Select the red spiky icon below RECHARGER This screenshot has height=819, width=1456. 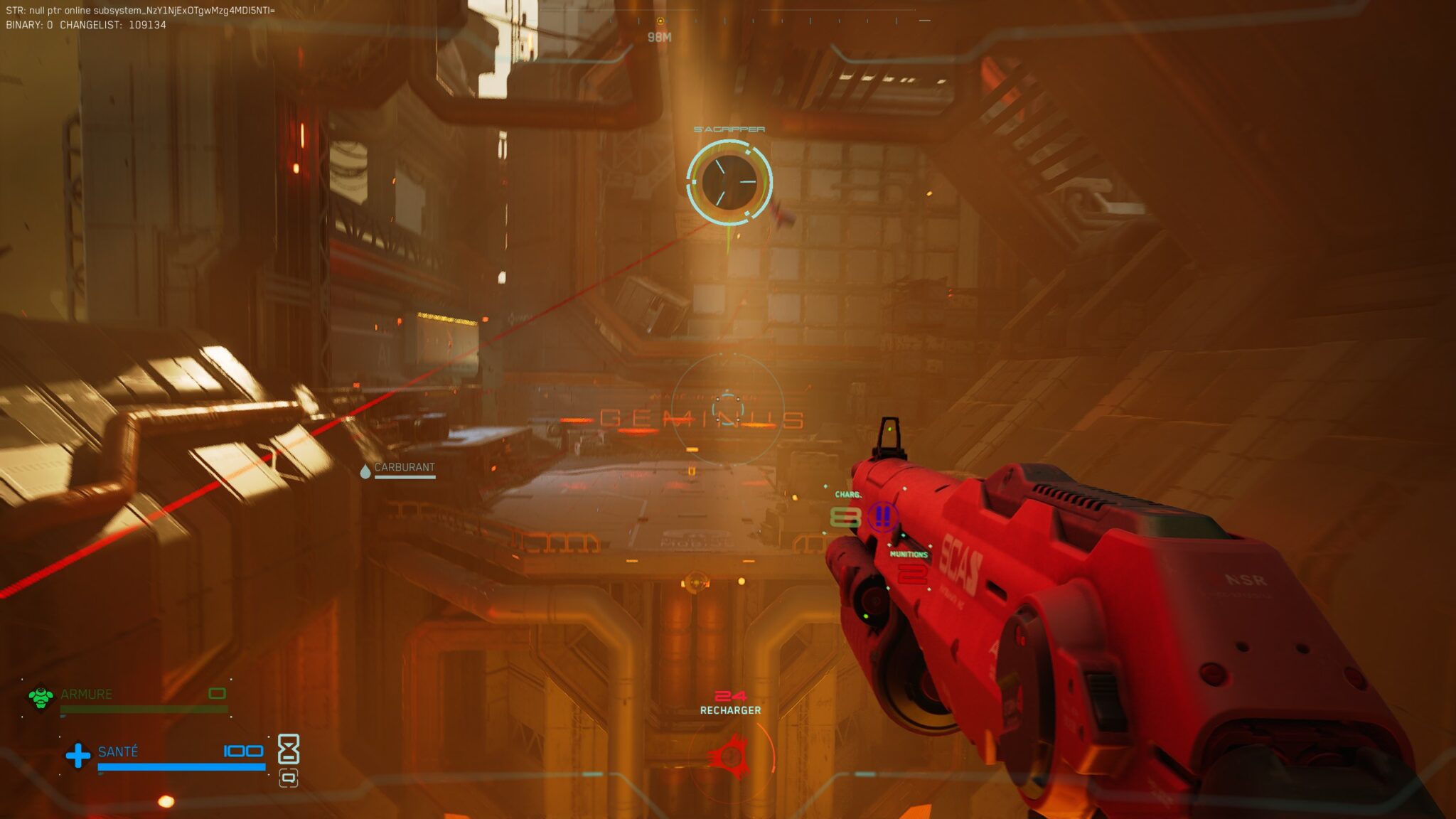(x=731, y=756)
